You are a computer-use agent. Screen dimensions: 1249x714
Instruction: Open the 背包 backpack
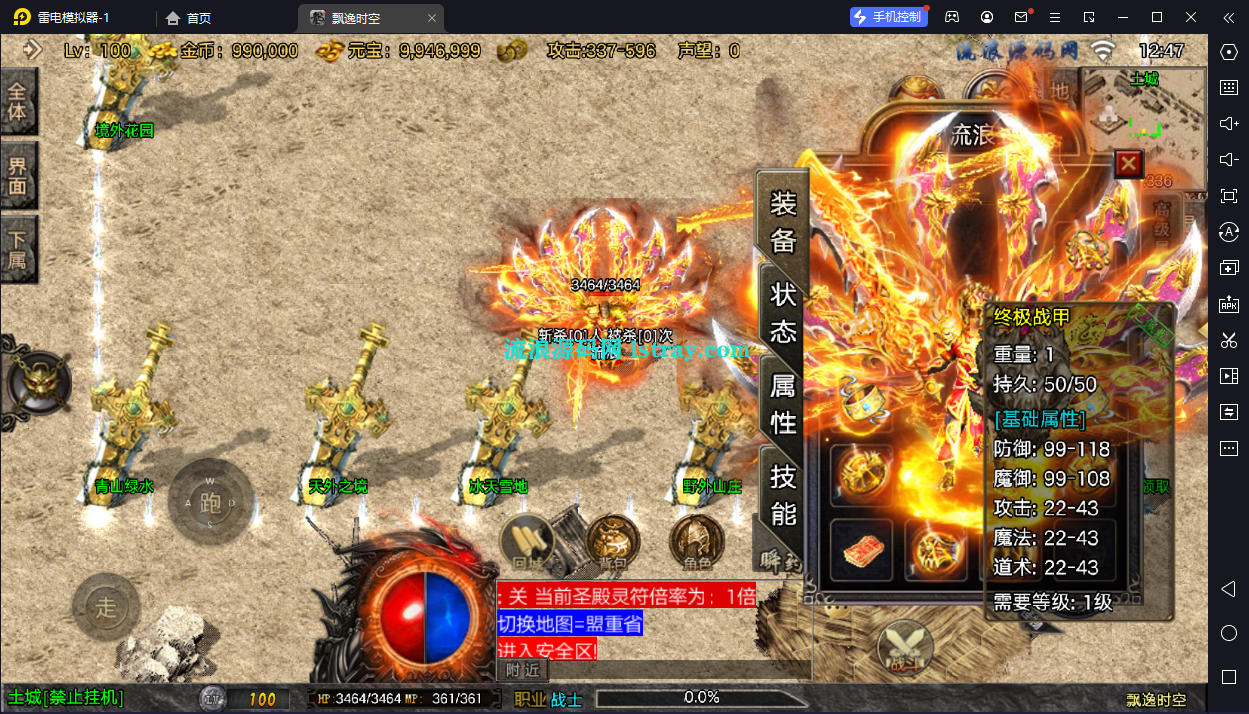(612, 543)
